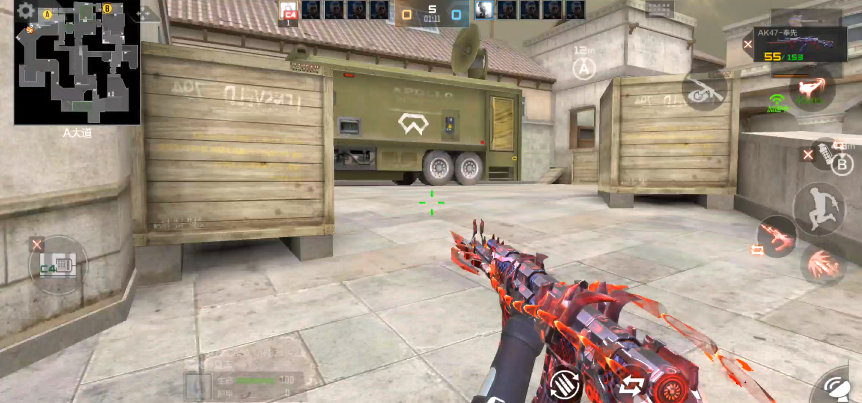Image resolution: width=862 pixels, height=403 pixels.
Task: Activate the claw melee attack button
Action: pyautogui.click(x=821, y=264)
